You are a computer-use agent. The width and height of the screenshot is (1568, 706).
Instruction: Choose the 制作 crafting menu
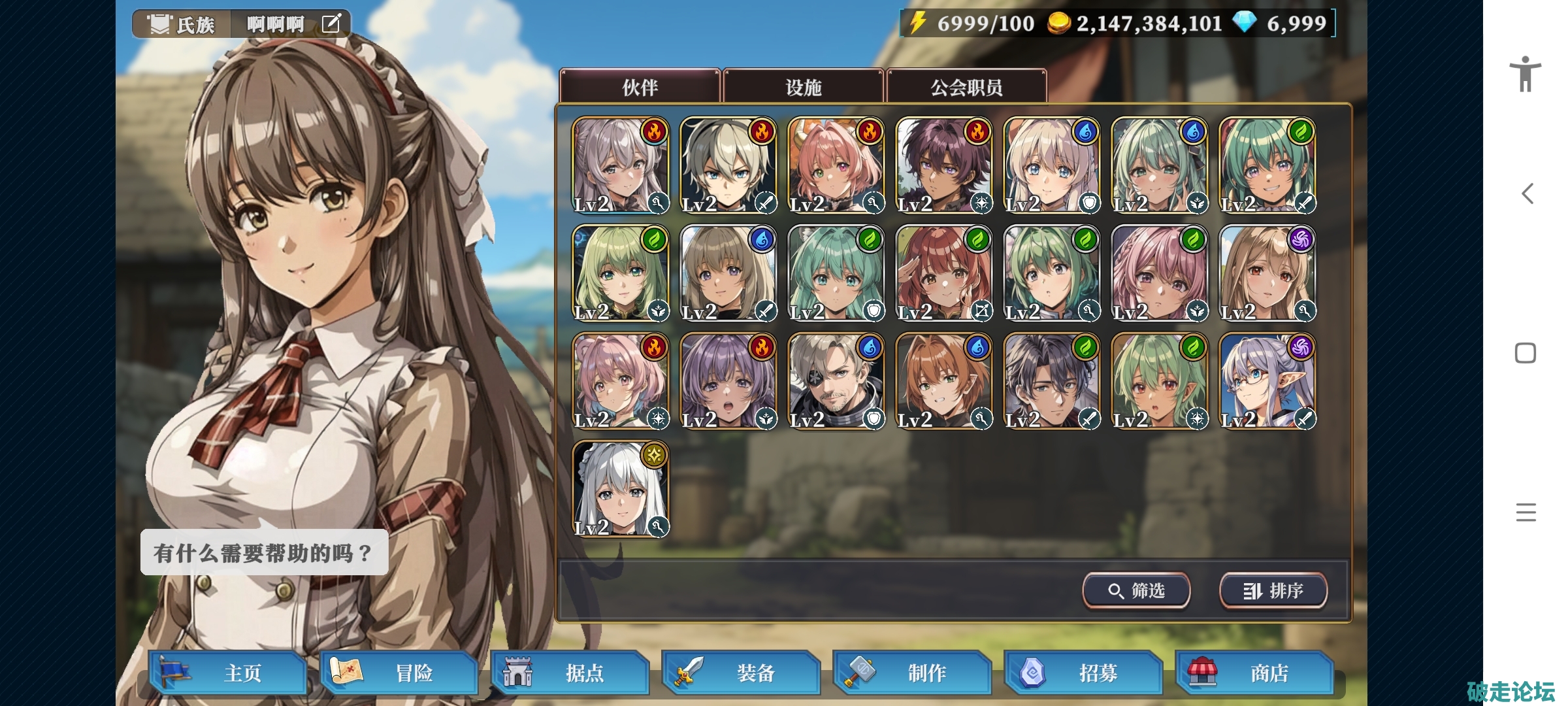point(913,673)
